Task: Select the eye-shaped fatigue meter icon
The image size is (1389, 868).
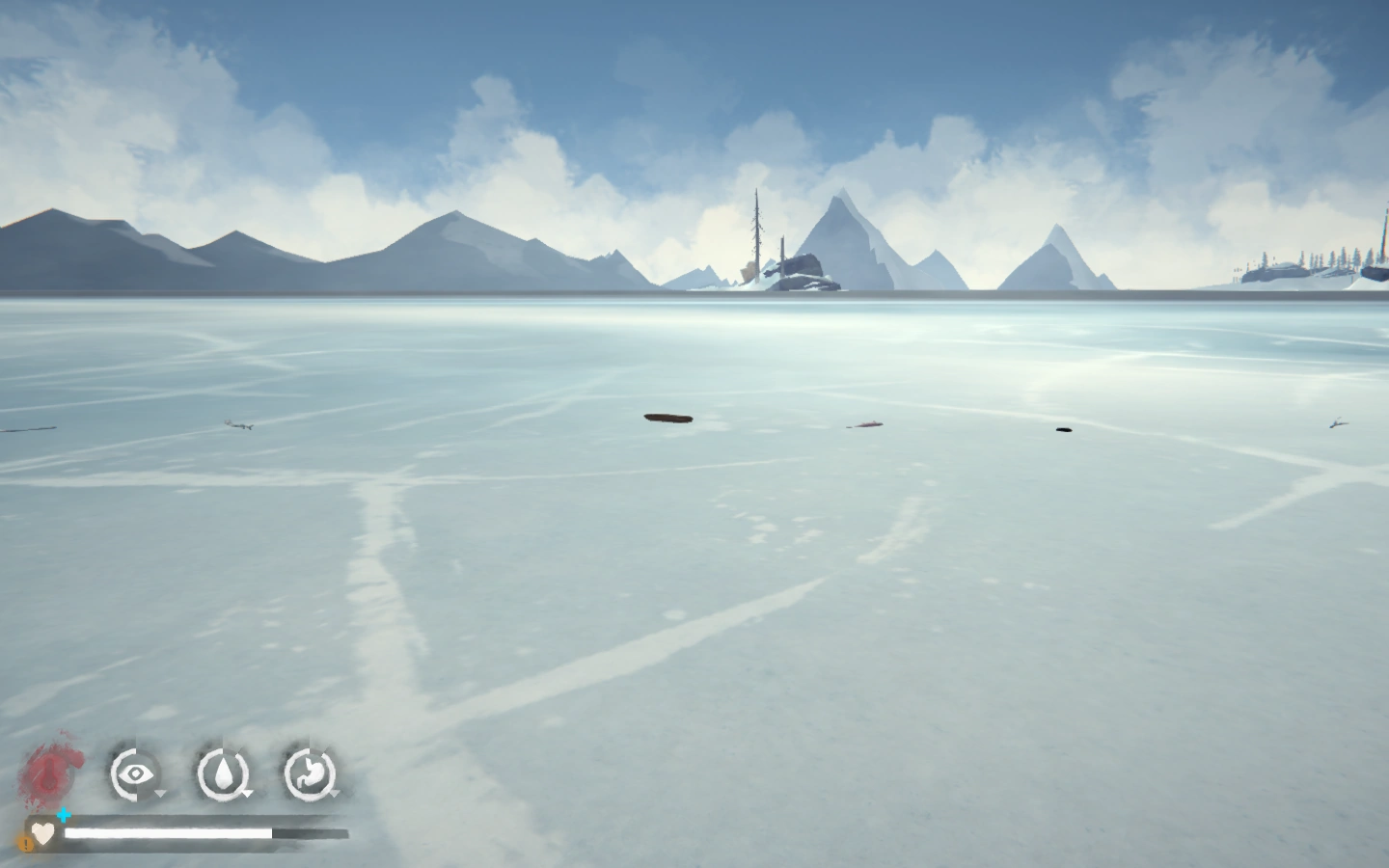Action: pos(134,773)
